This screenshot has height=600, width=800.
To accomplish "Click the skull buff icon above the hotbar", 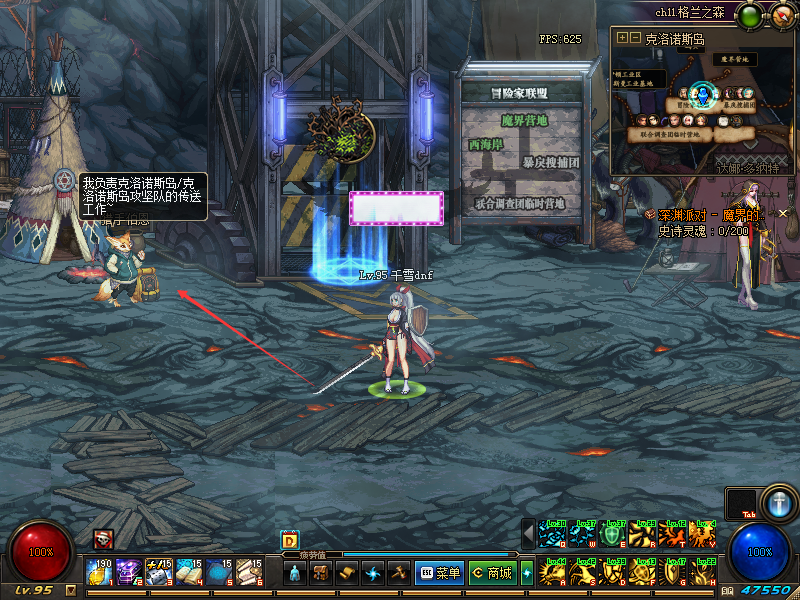I will pyautogui.click(x=103, y=539).
